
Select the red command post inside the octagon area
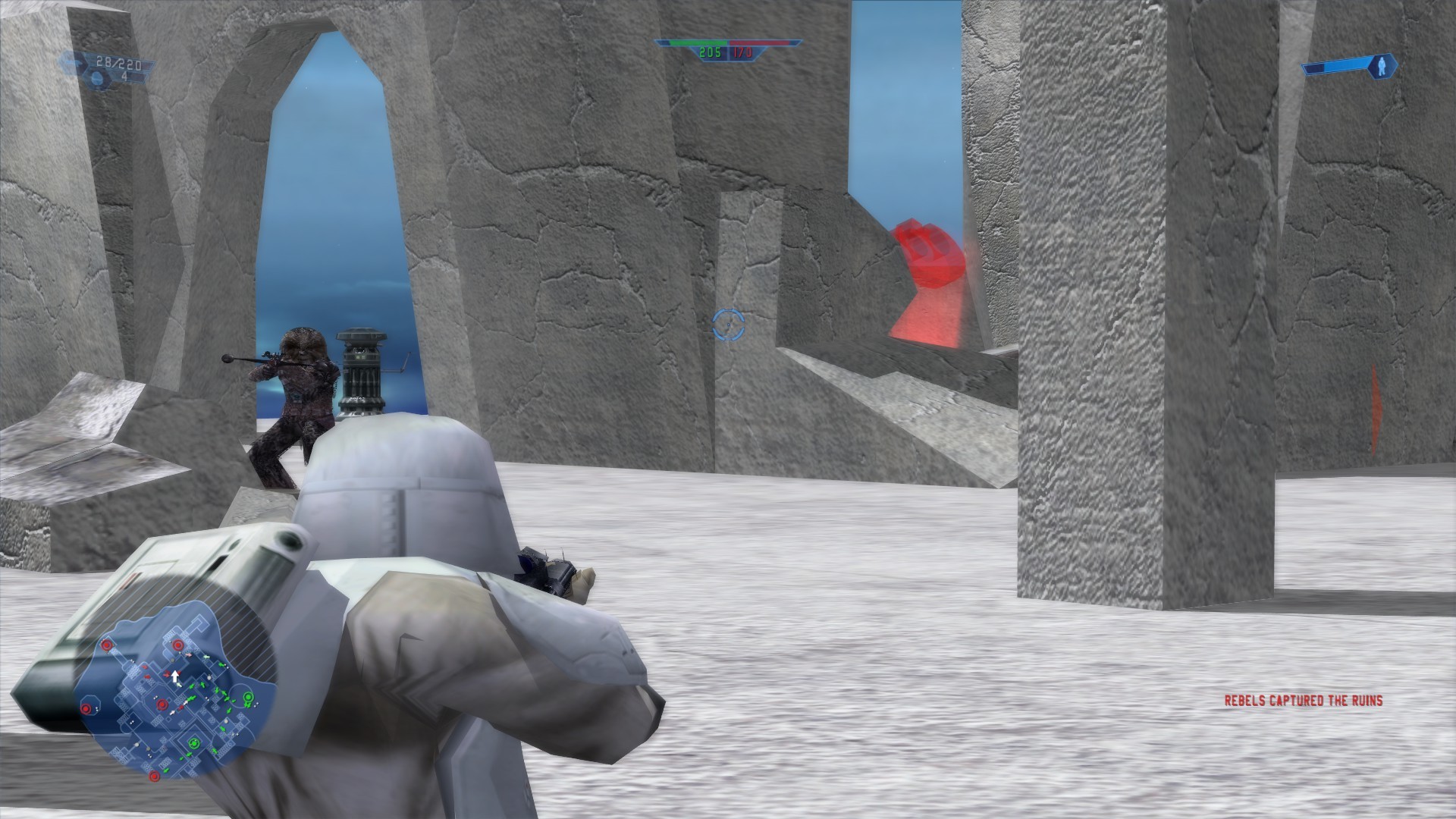tap(86, 708)
